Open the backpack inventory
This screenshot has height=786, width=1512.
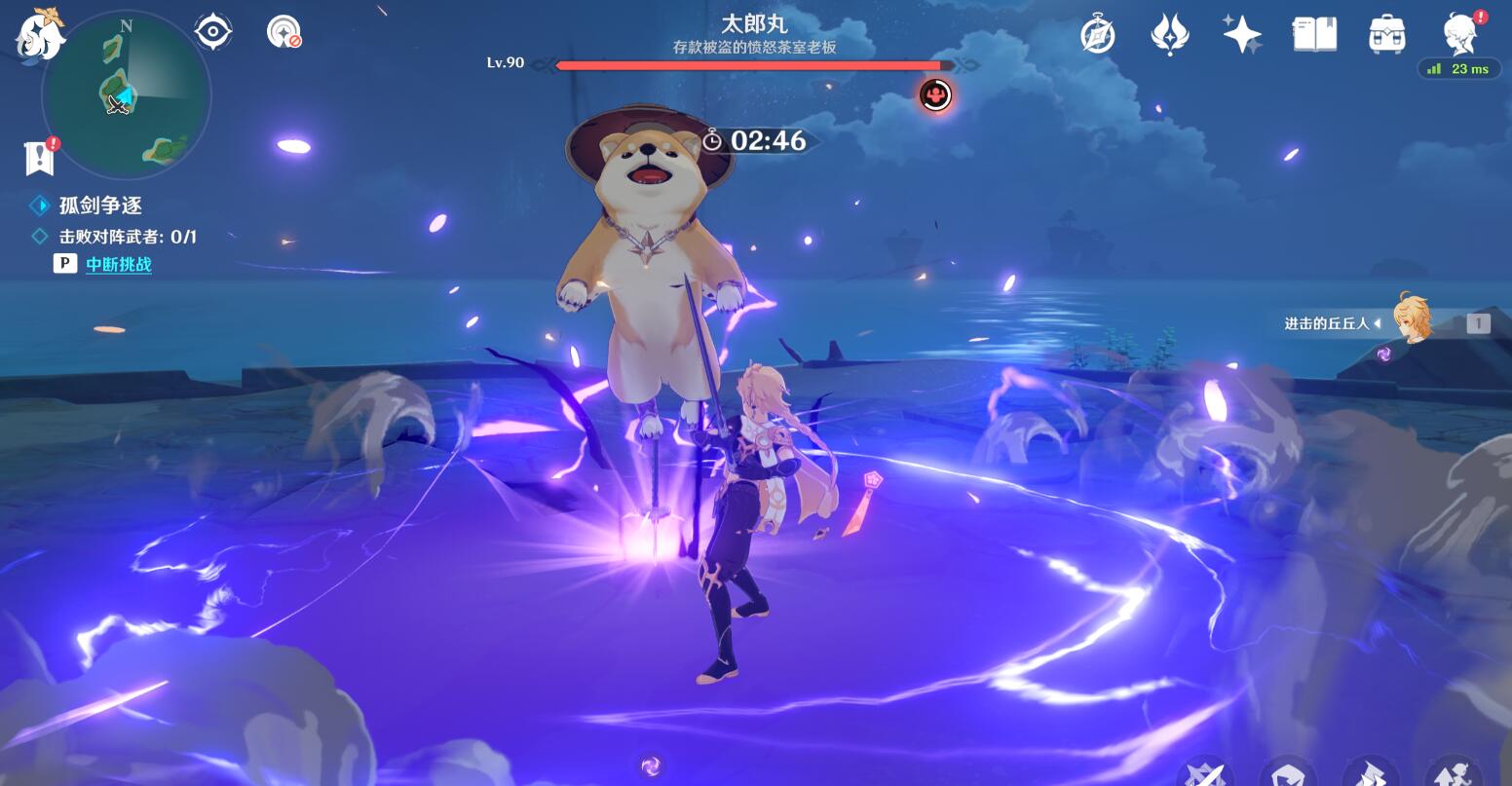coord(1386,35)
